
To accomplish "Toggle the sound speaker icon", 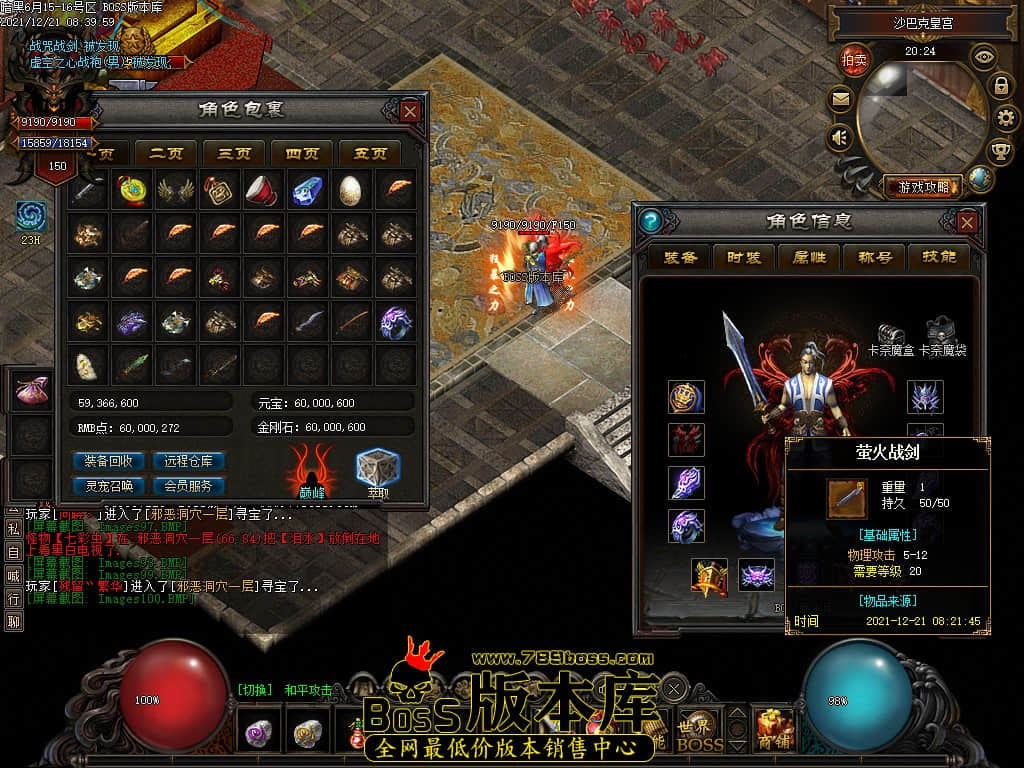I will 840,138.
